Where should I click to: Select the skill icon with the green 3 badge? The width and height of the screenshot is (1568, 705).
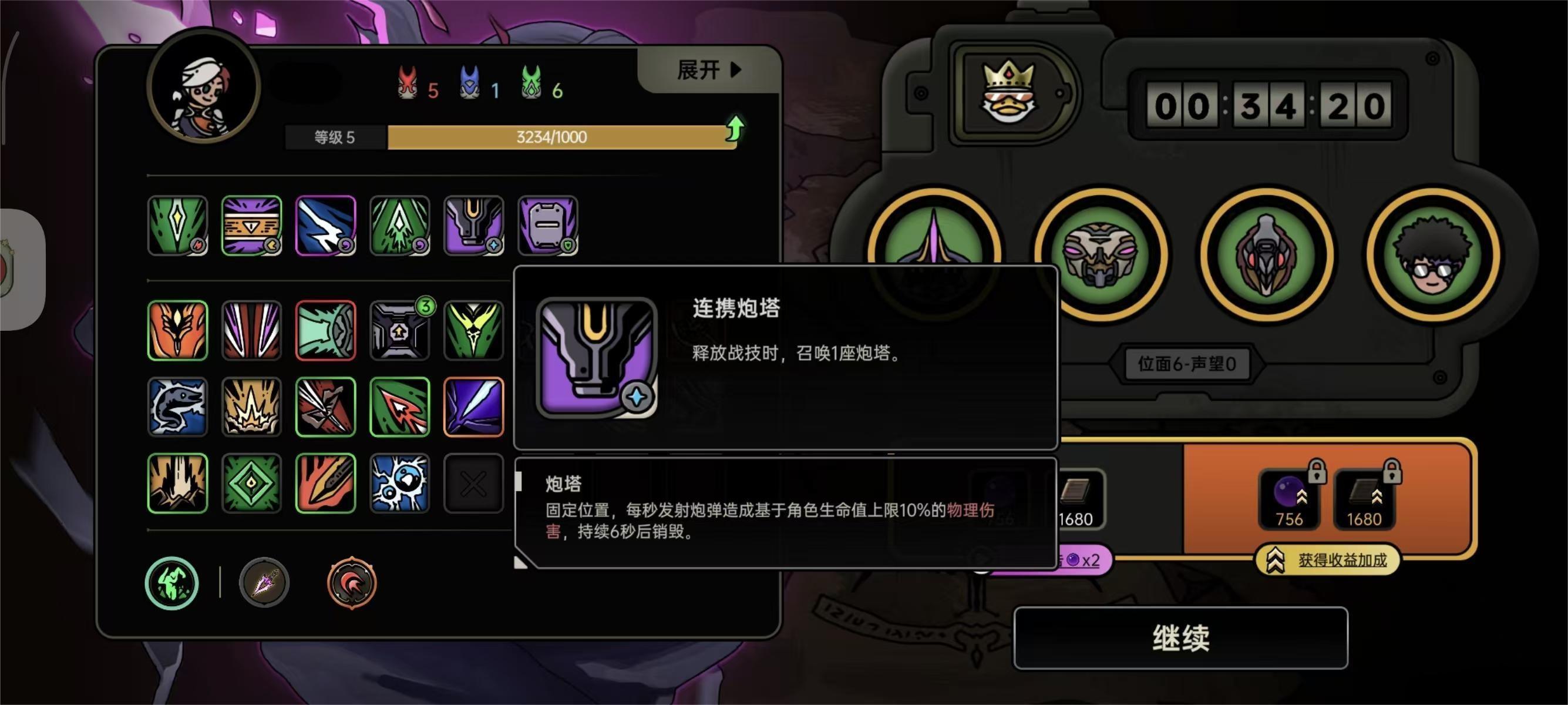(400, 331)
